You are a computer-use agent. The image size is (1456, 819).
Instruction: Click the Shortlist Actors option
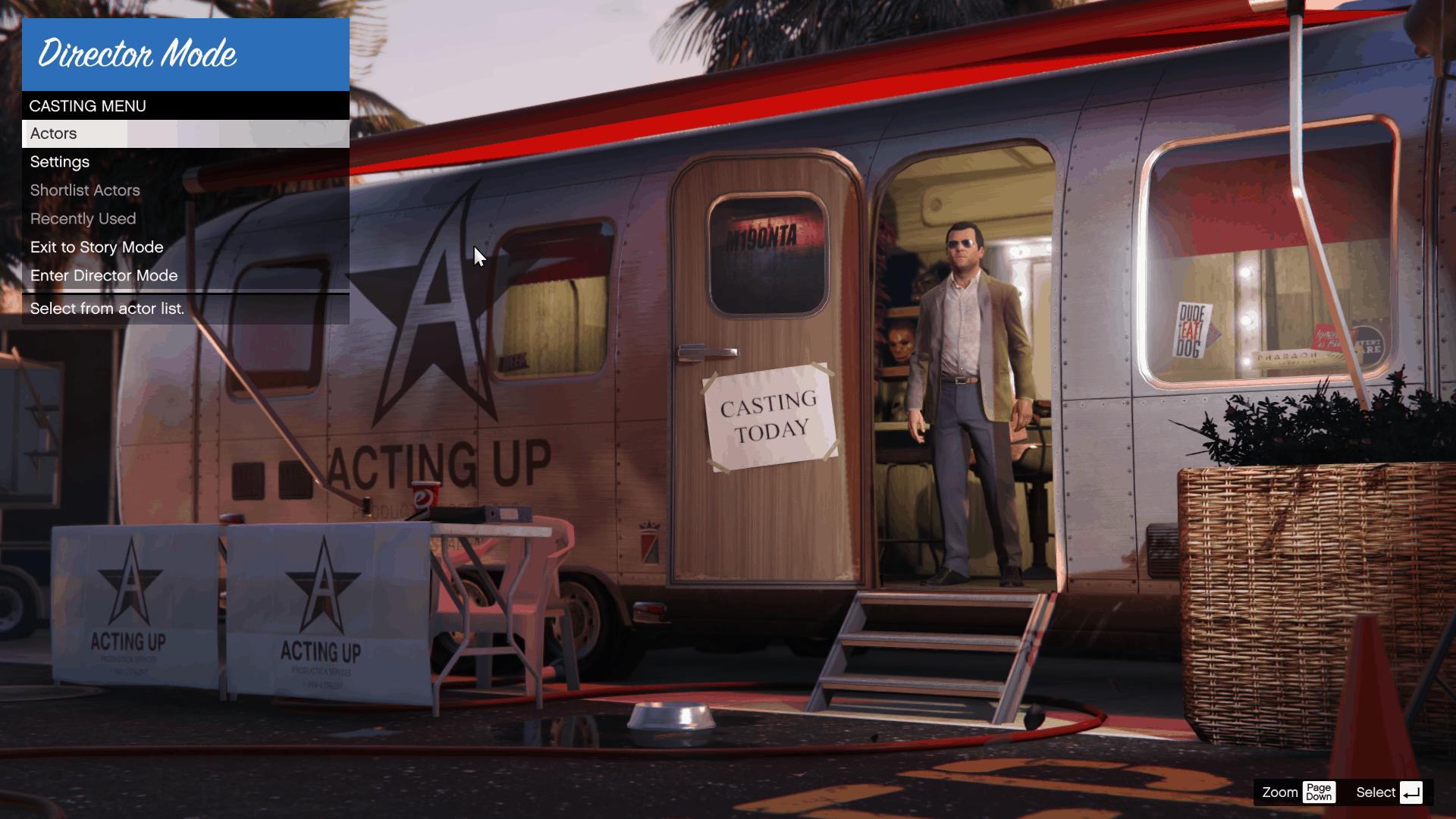84,190
